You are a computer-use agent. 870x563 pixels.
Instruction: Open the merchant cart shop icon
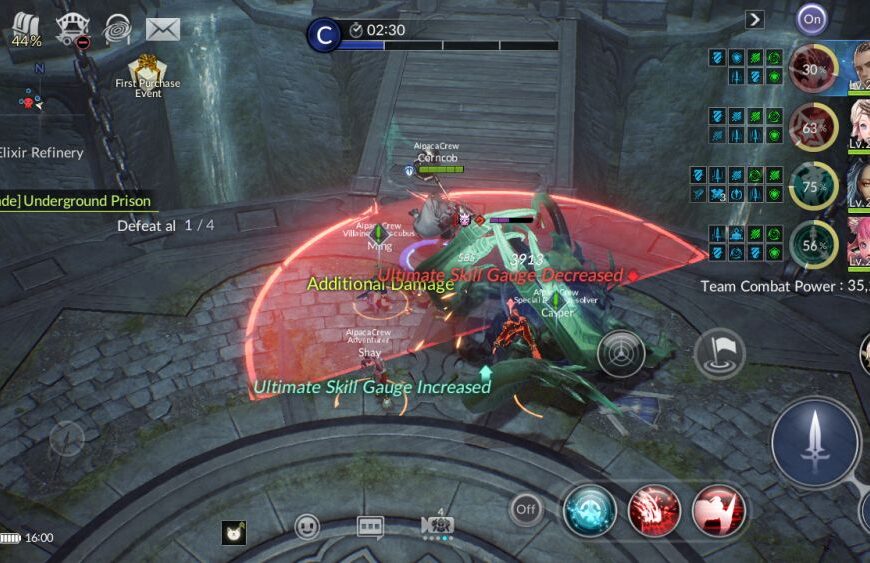point(72,28)
